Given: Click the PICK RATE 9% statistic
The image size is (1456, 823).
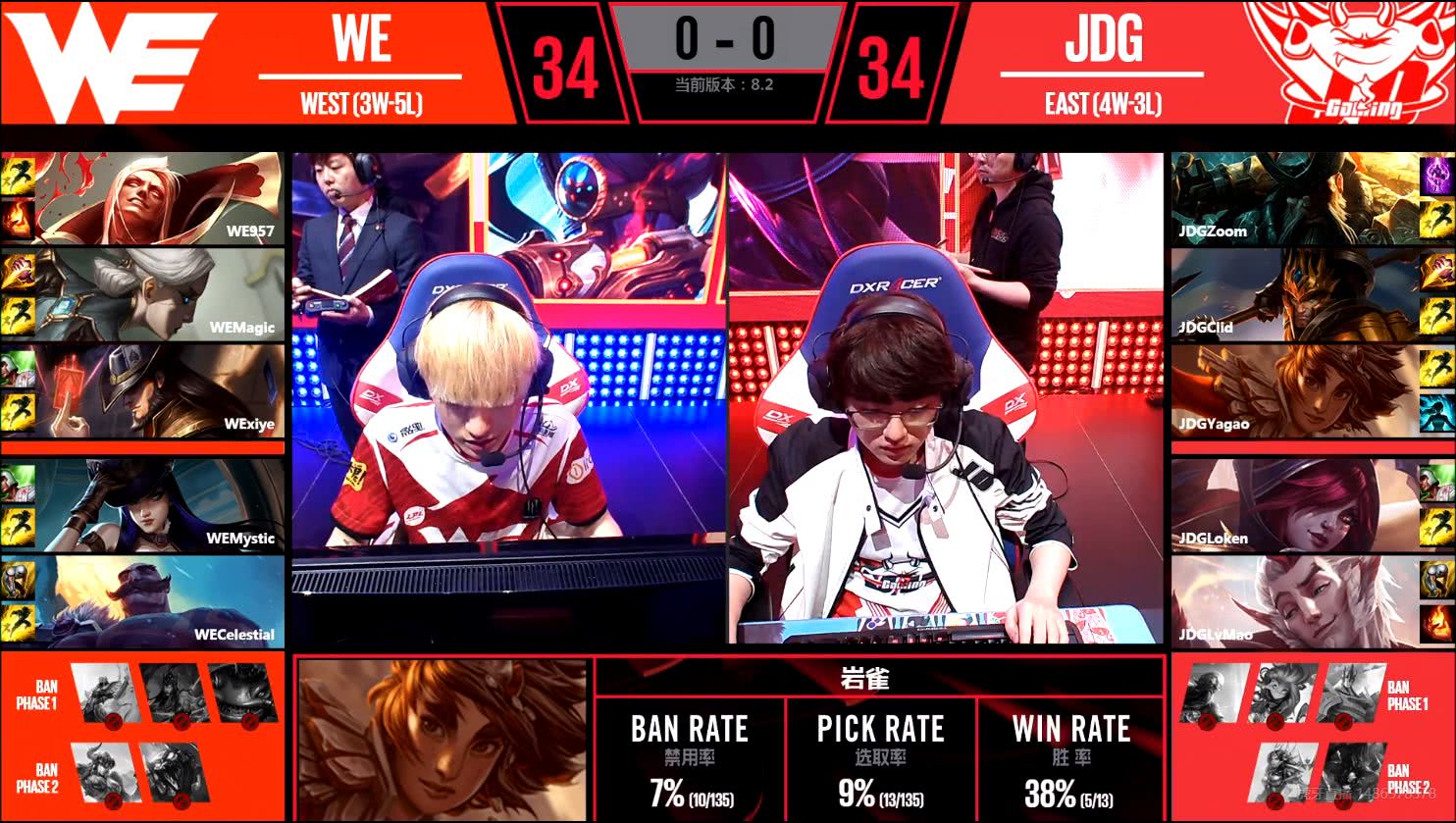Looking at the screenshot, I should pos(881,755).
